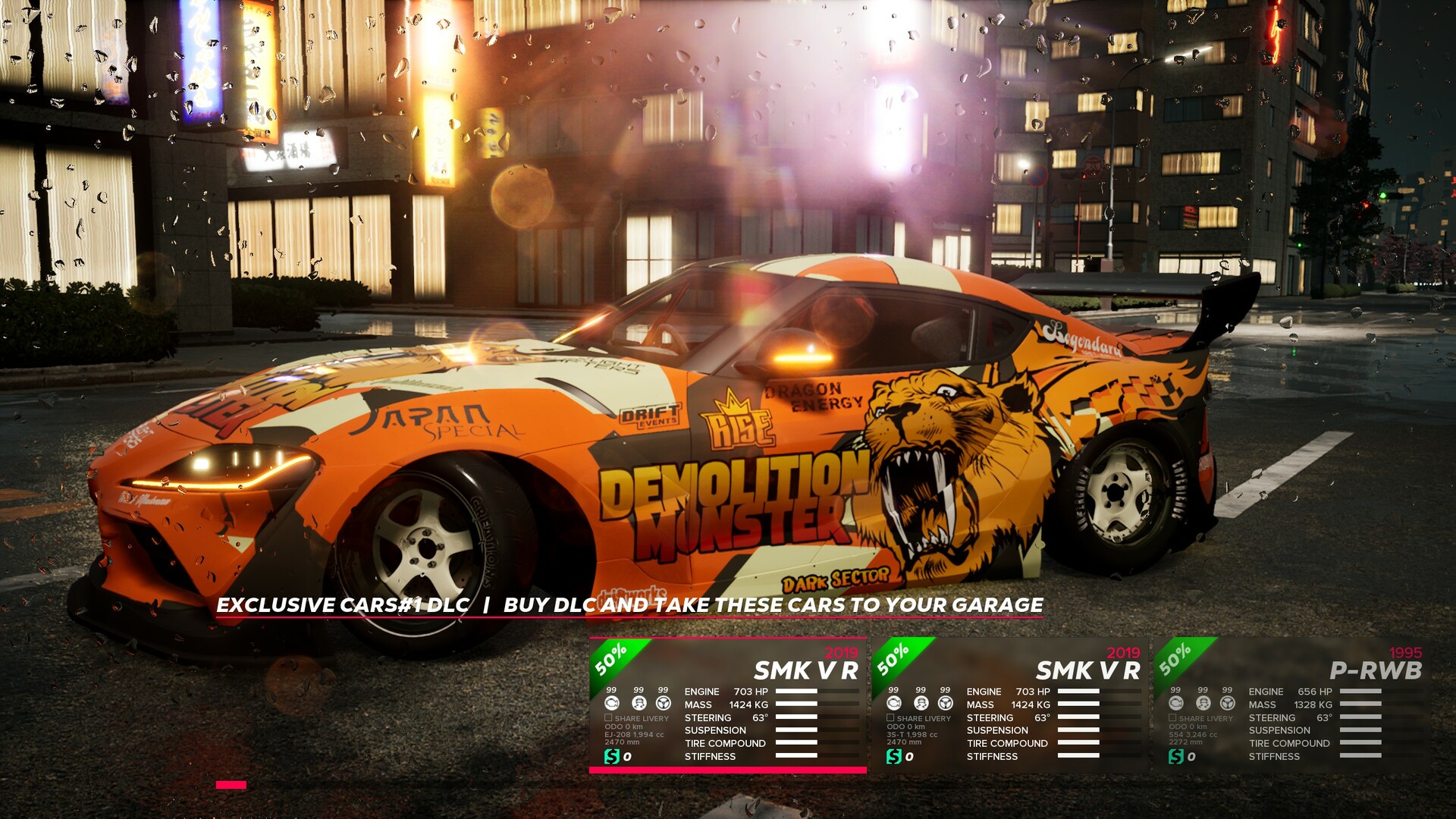
Task: Click the engine icon on the first SMK V R card
Action: 612,703
